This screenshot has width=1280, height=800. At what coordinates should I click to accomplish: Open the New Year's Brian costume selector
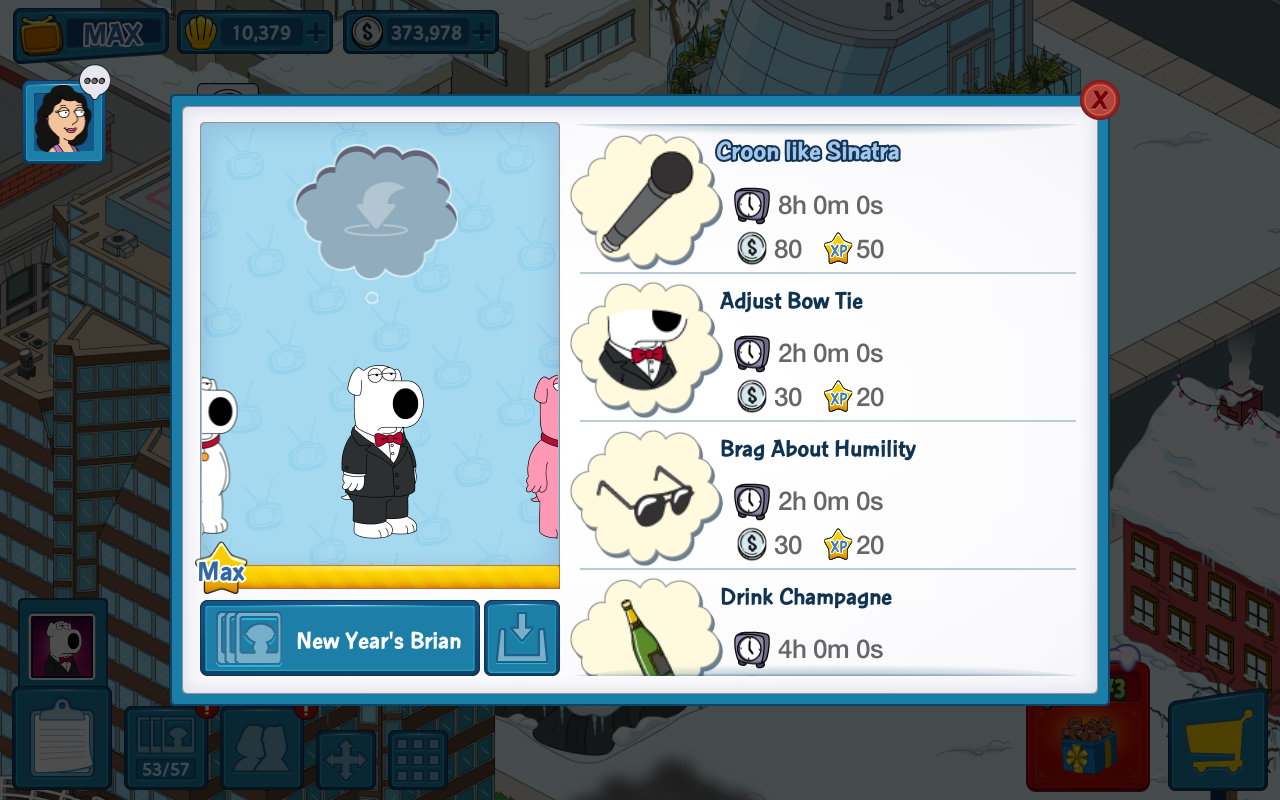(x=340, y=639)
